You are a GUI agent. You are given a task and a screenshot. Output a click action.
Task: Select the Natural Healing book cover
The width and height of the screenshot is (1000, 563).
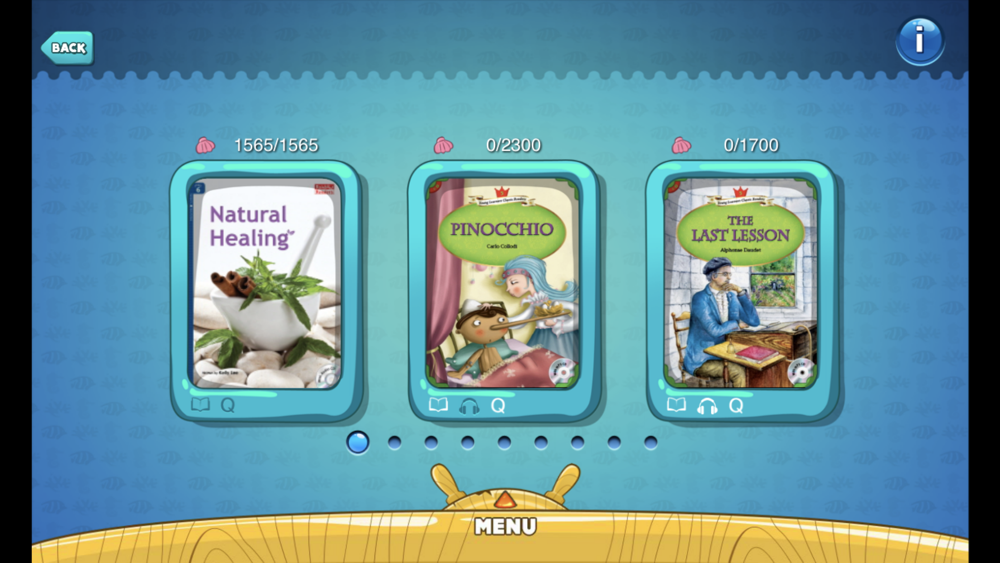266,283
